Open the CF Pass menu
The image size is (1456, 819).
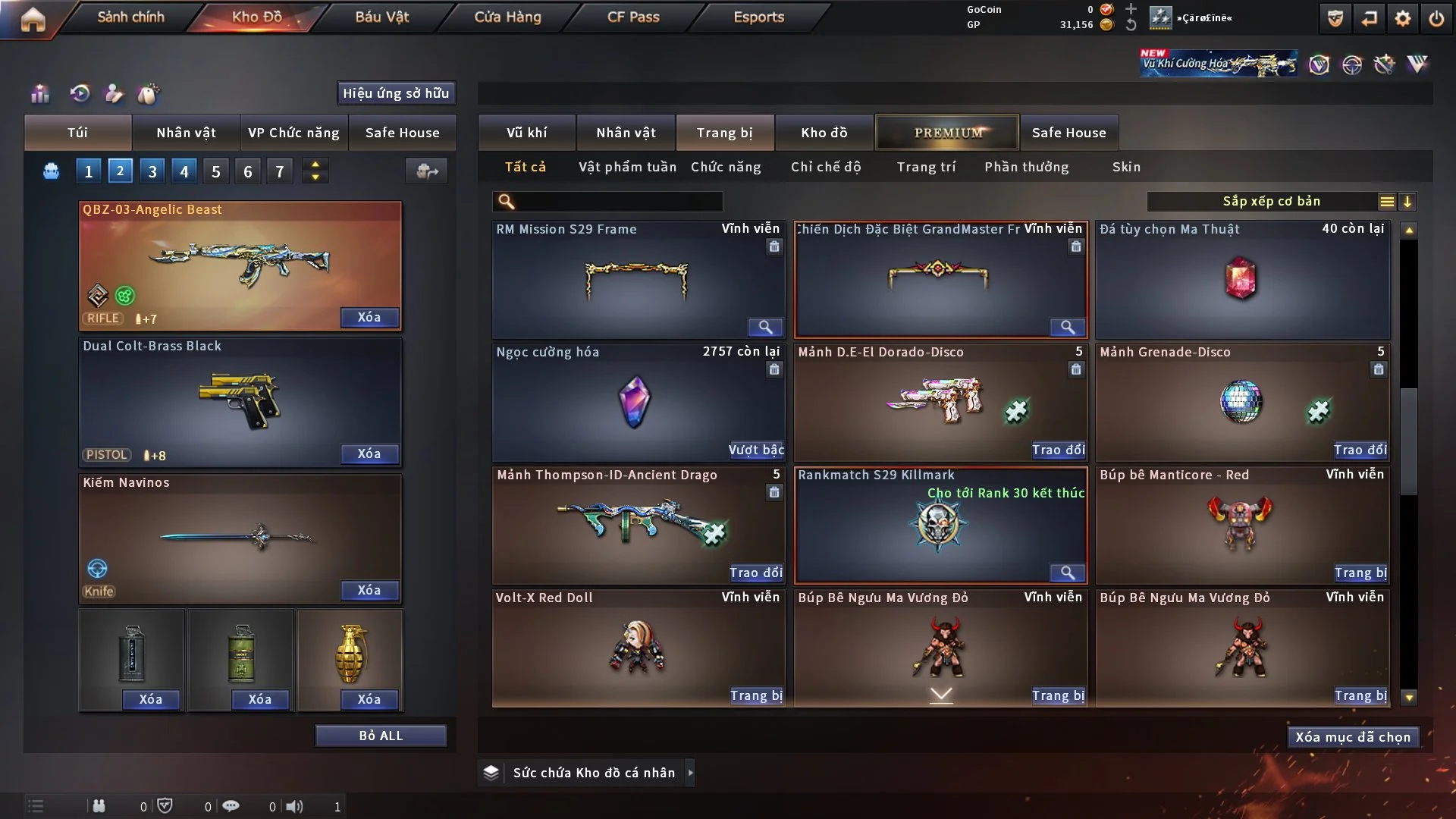(633, 17)
